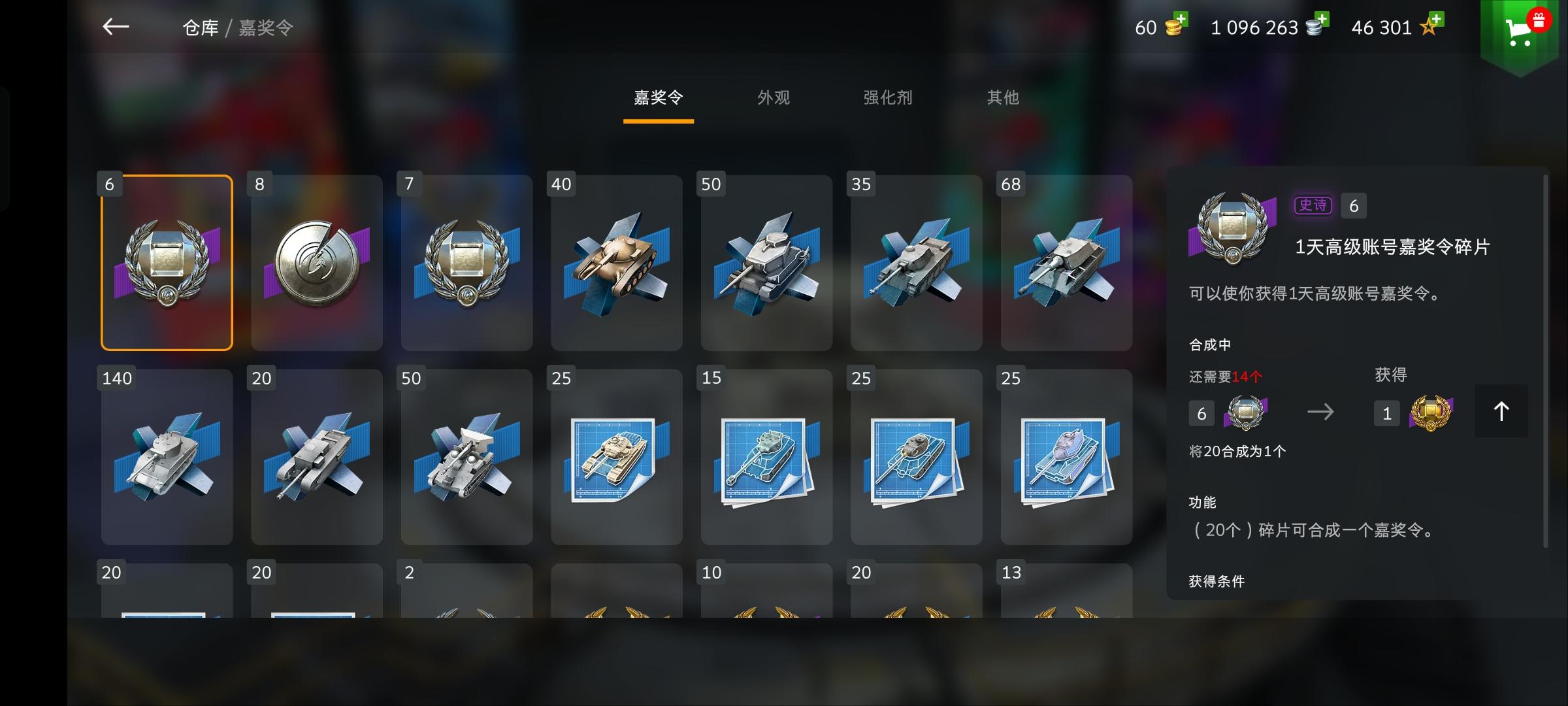Select the highlighted fragment with orange border

point(167,263)
